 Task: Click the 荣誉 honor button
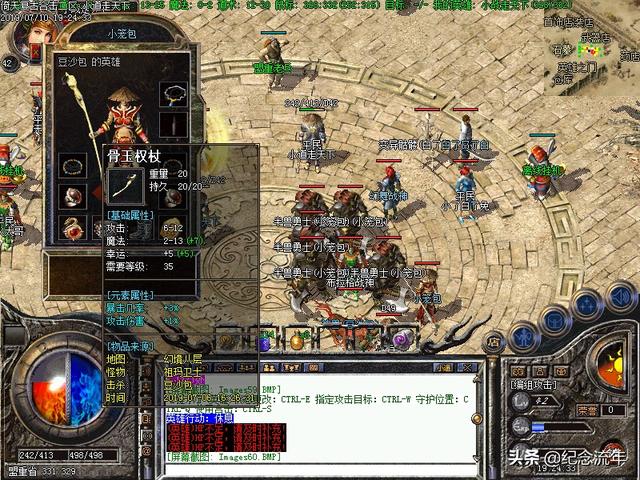tap(586, 410)
